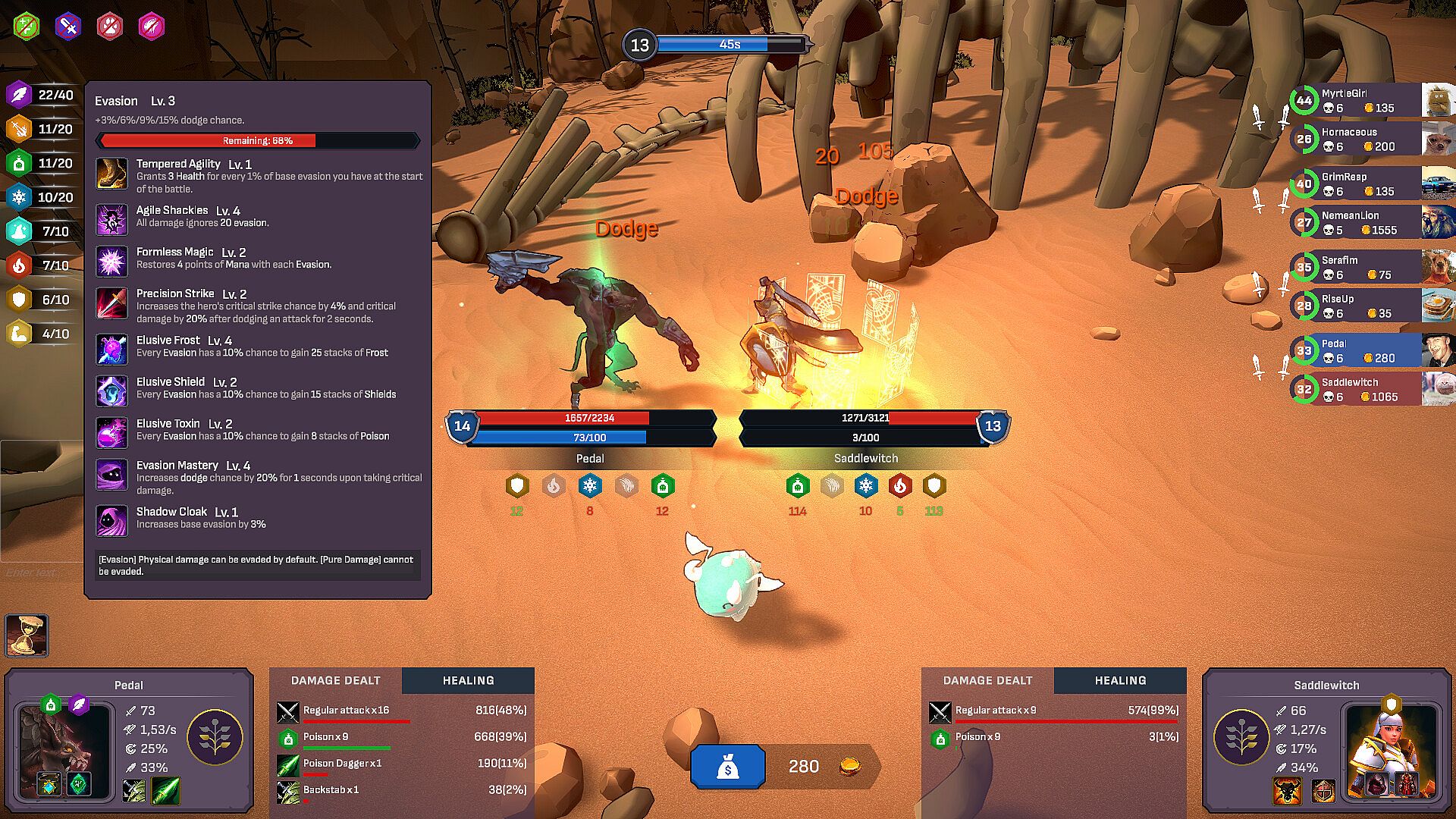Click the Tempered Agility skill icon

coord(112,174)
